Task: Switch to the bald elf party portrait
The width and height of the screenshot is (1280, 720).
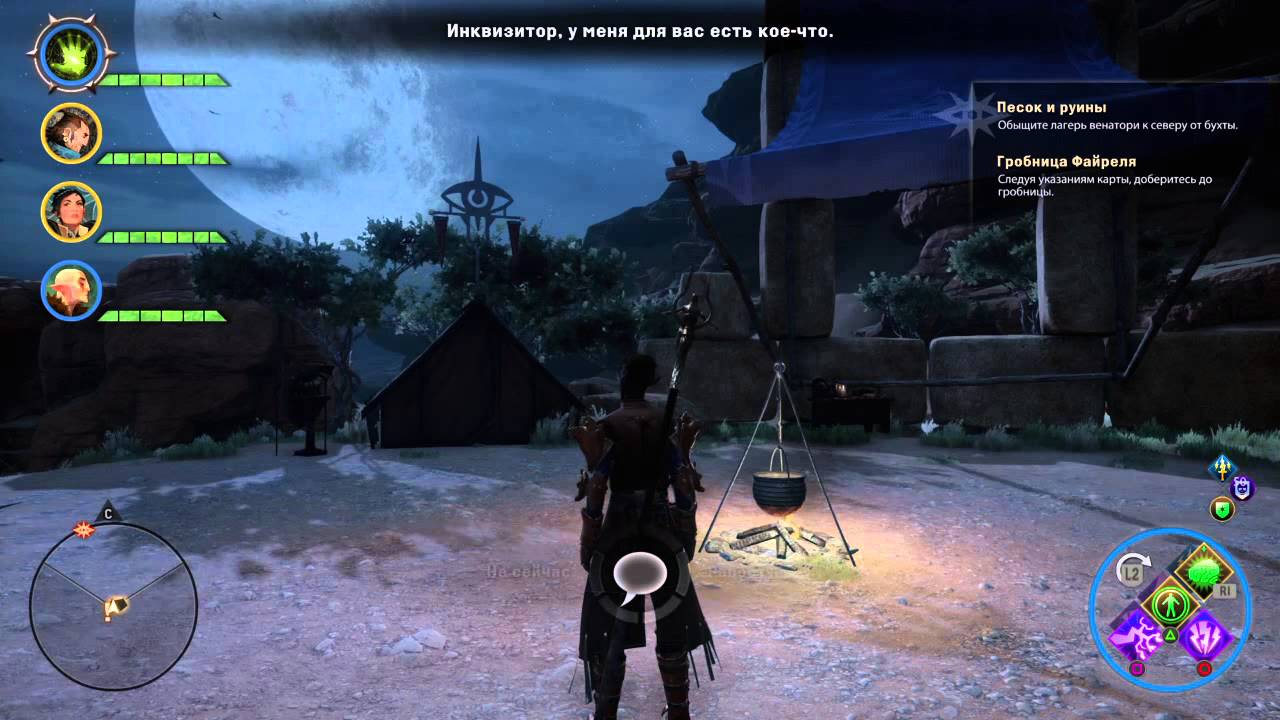Action: pos(70,290)
